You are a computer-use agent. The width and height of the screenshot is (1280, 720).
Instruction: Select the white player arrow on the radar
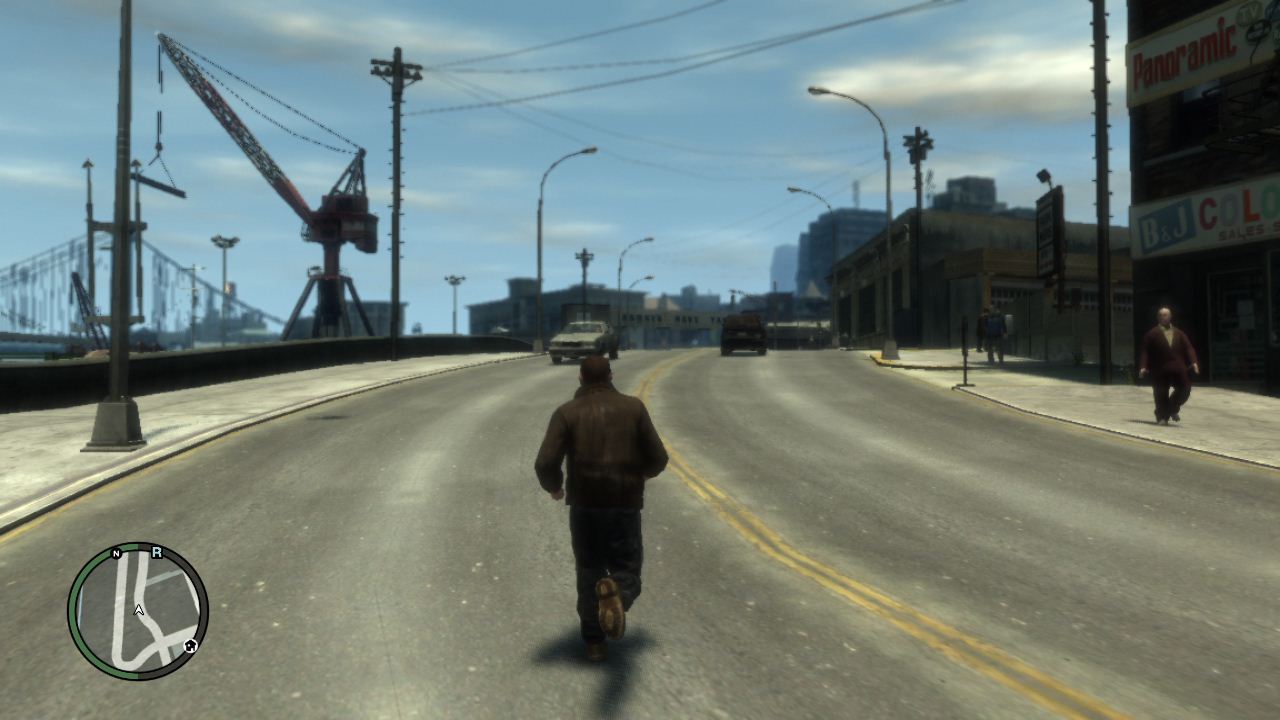click(139, 609)
